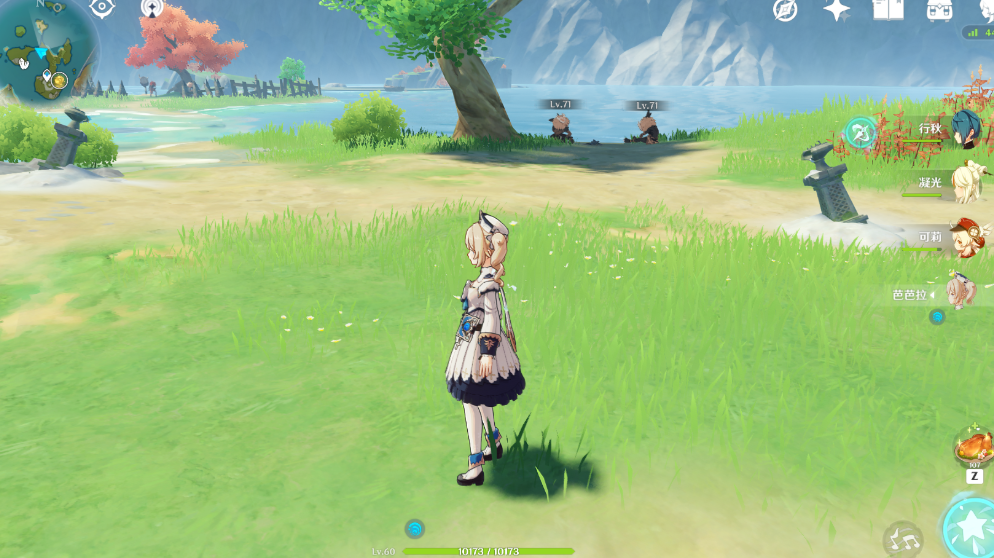Image resolution: width=994 pixels, height=558 pixels.
Task: Click the teal swirl icon beside 行秋
Action: (860, 132)
